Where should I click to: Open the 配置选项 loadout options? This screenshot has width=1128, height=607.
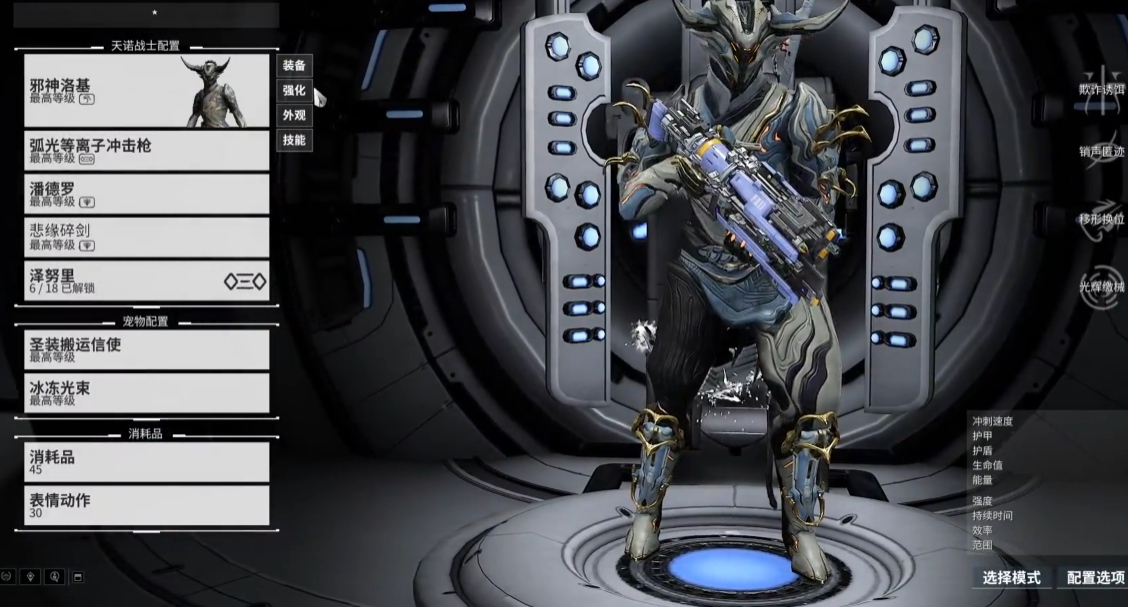click(x=1094, y=578)
